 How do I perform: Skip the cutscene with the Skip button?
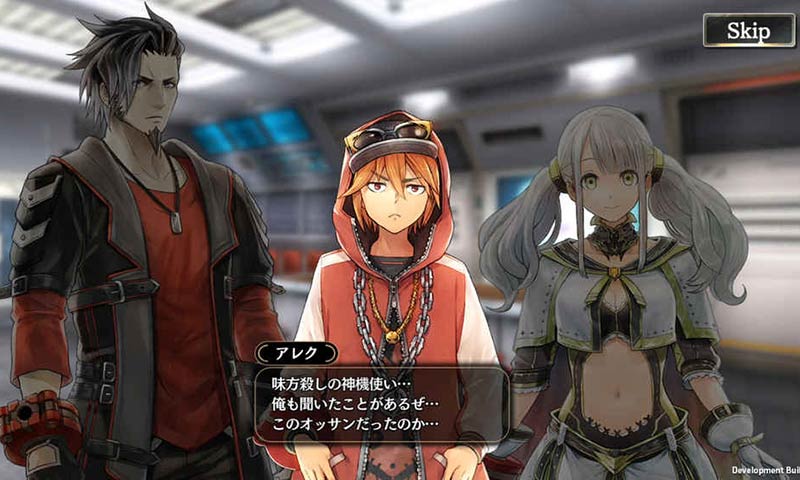point(748,30)
